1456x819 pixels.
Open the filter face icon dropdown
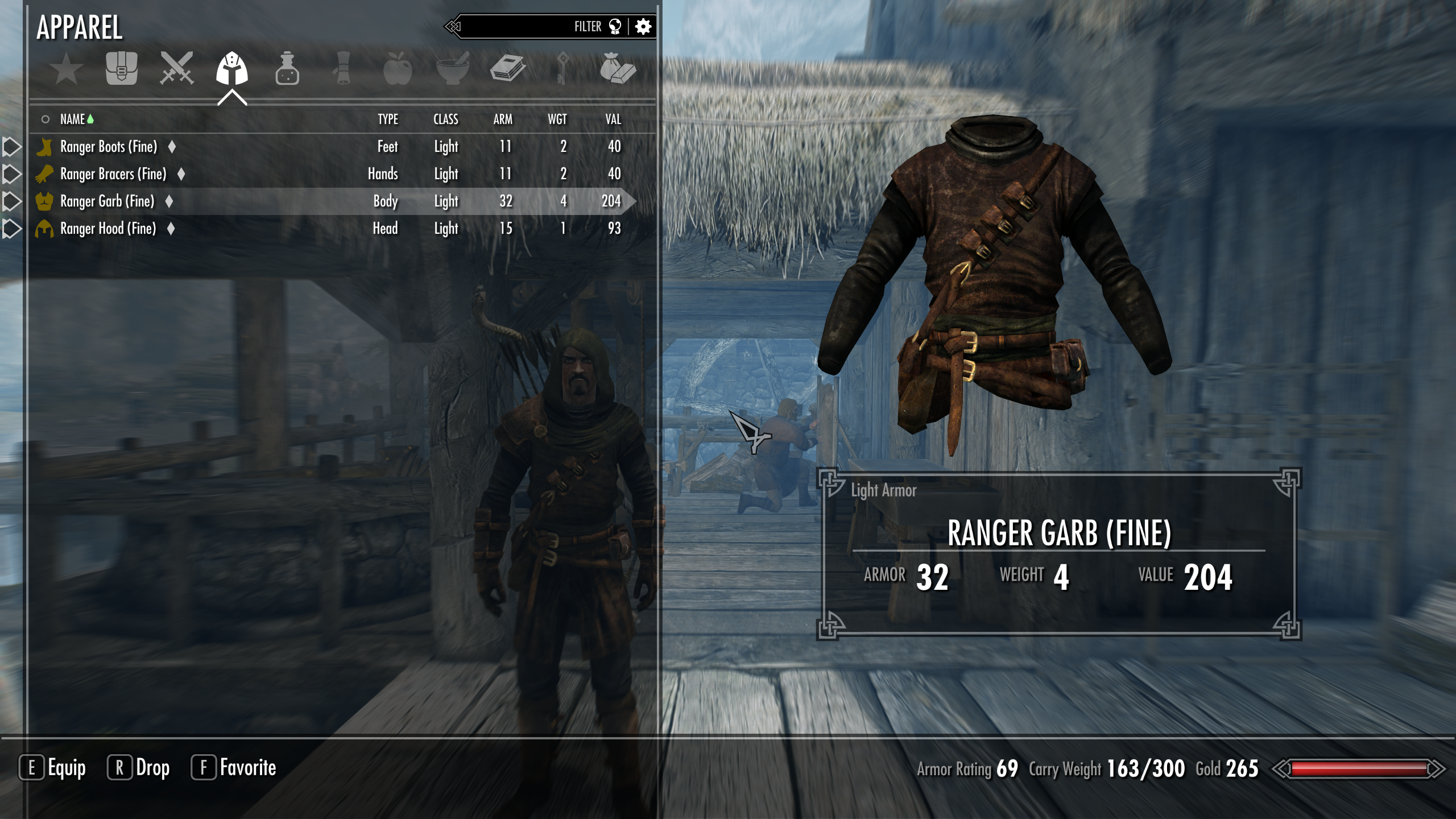[616, 26]
